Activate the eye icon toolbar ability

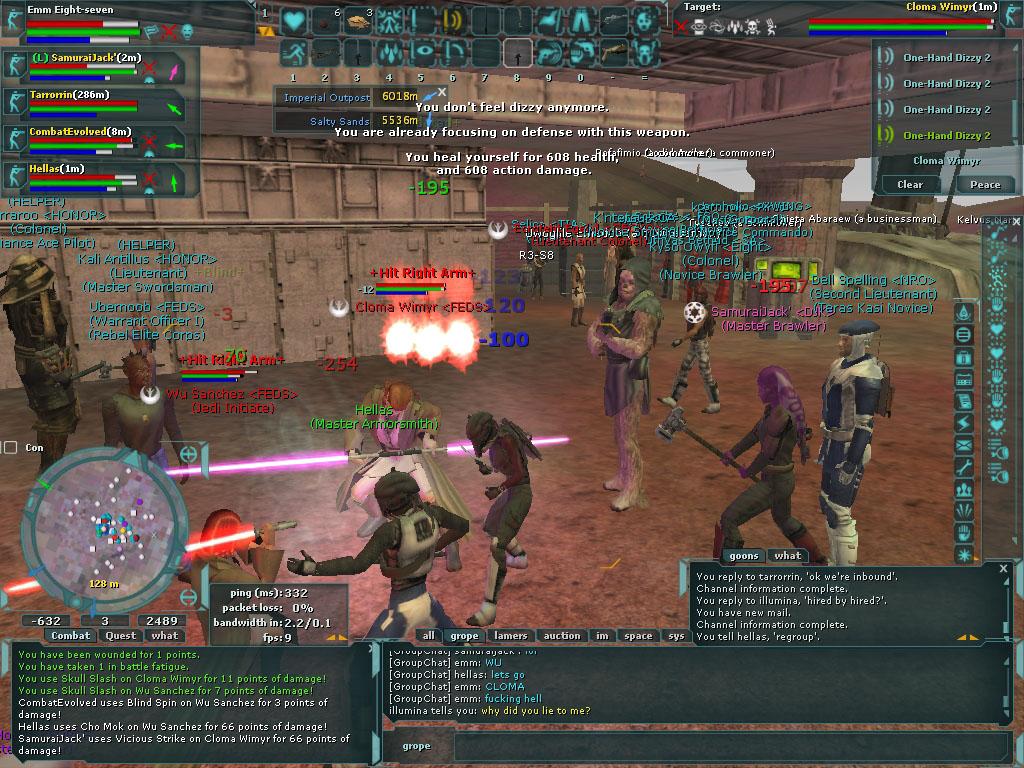coord(420,53)
